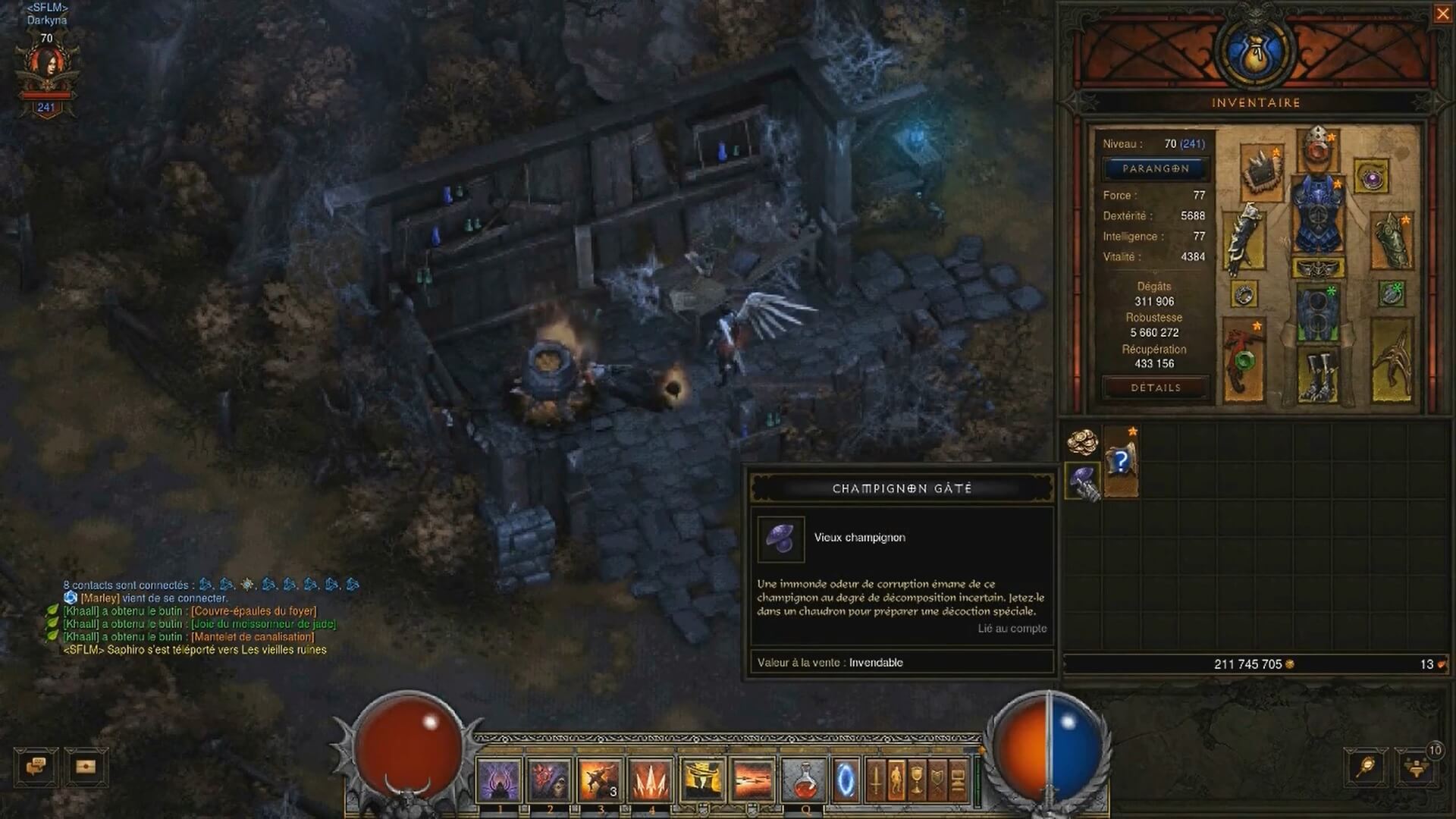Select the purple amulet slot

pos(1371,178)
